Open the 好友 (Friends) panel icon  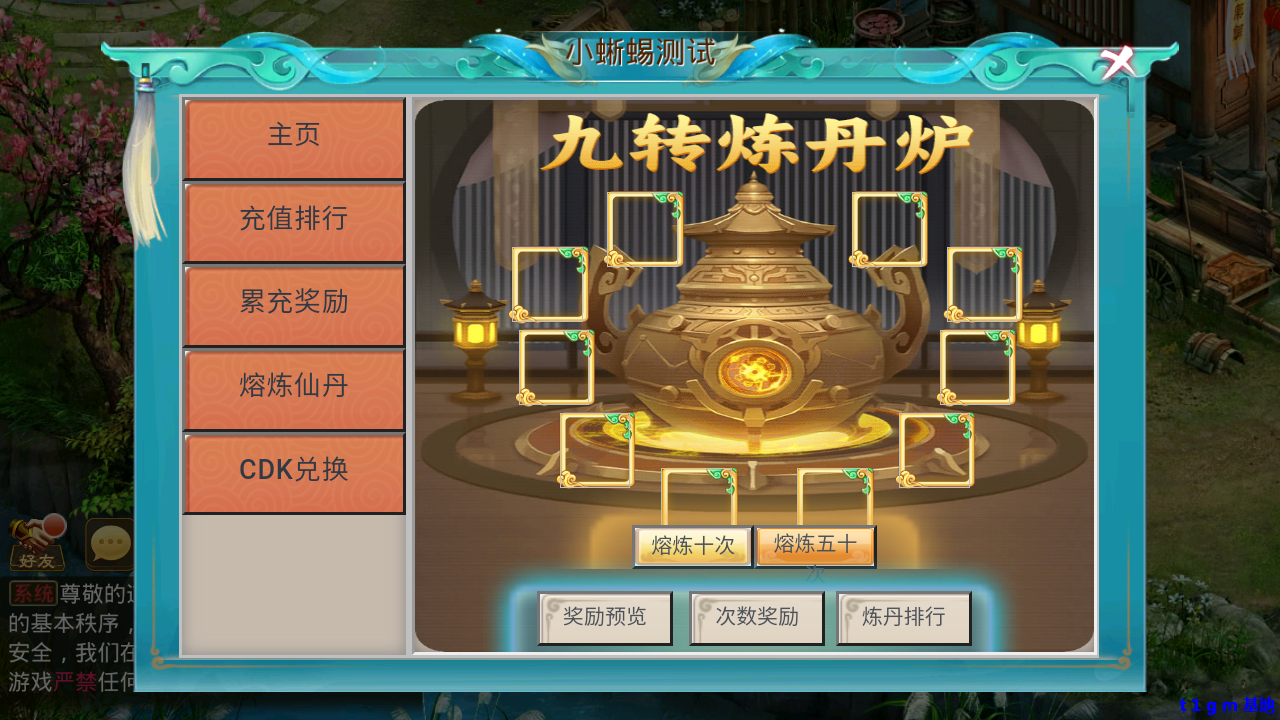37,547
